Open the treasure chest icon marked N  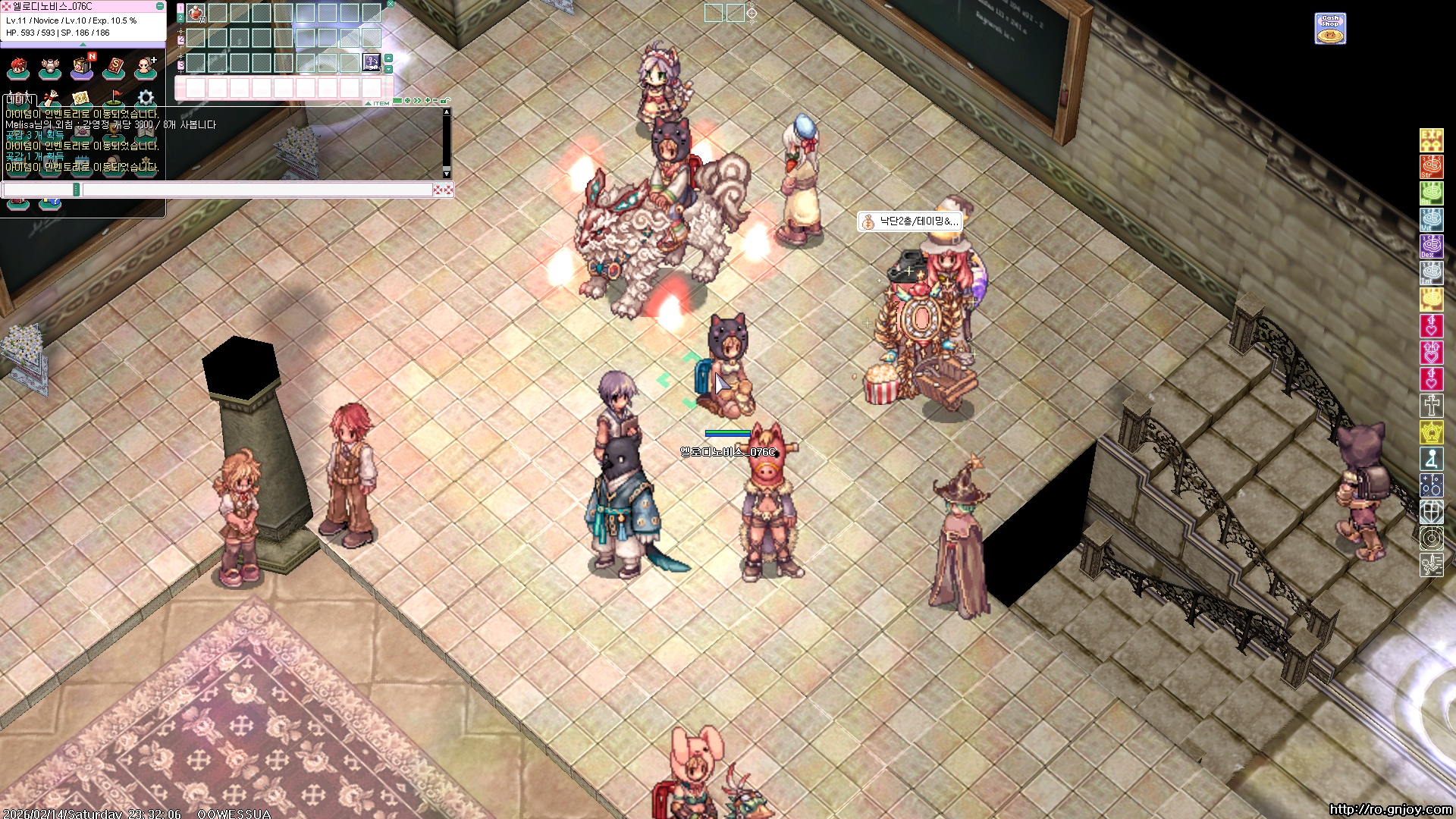click(x=82, y=68)
